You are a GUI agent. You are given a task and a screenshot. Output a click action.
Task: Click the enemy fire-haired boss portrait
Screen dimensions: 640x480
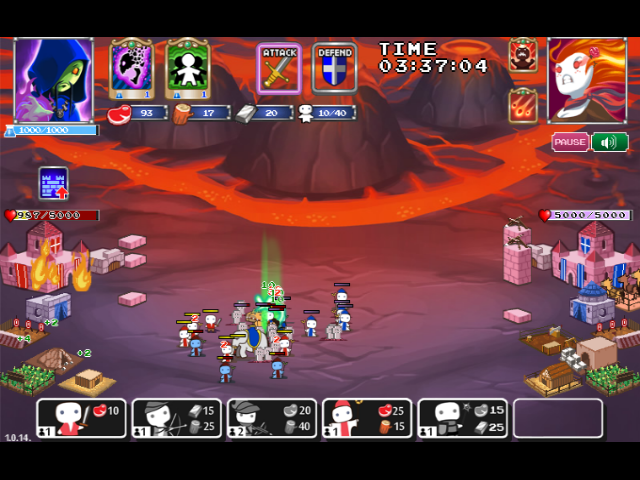(x=587, y=80)
